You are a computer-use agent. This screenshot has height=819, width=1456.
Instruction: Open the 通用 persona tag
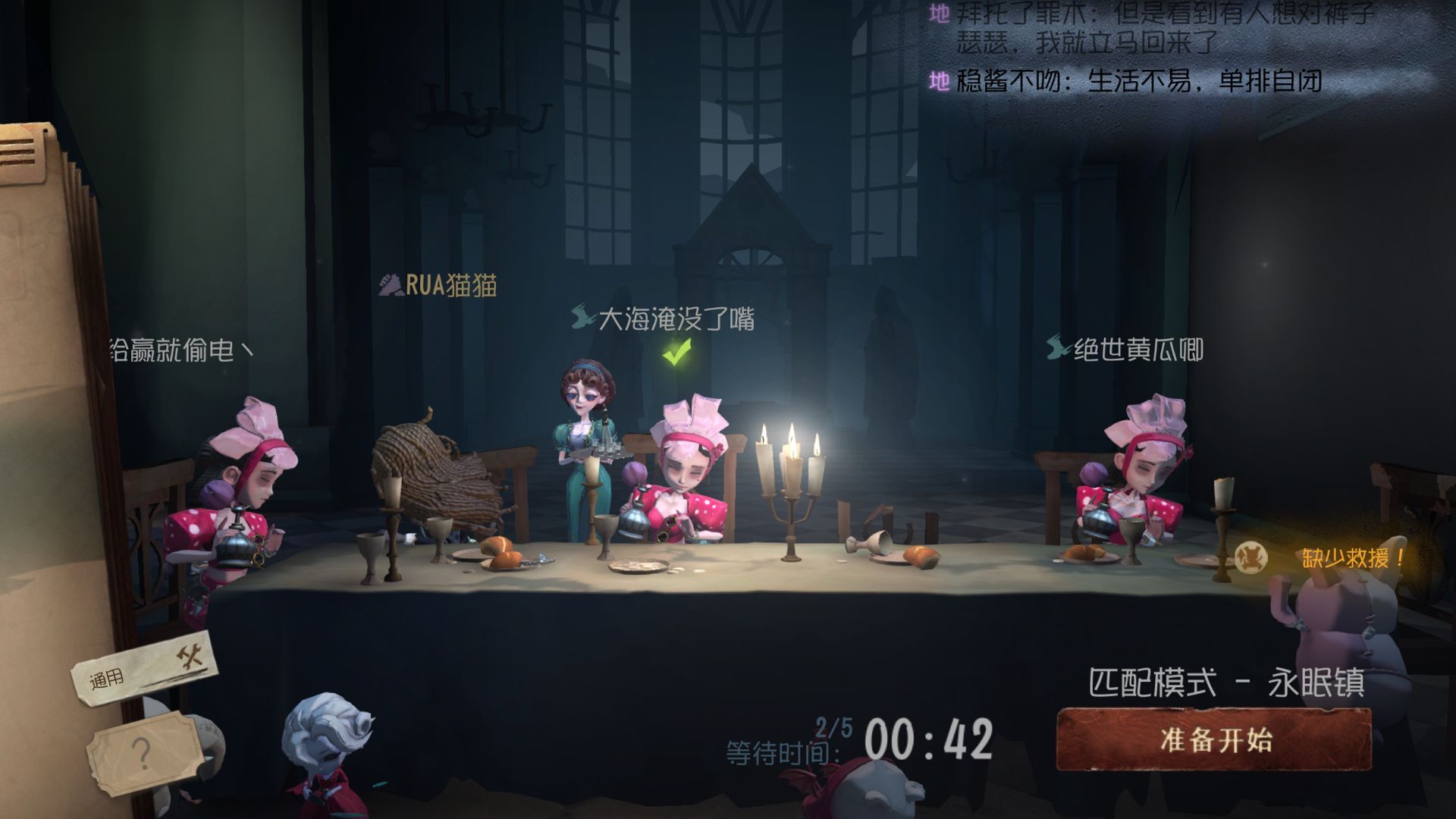click(144, 670)
